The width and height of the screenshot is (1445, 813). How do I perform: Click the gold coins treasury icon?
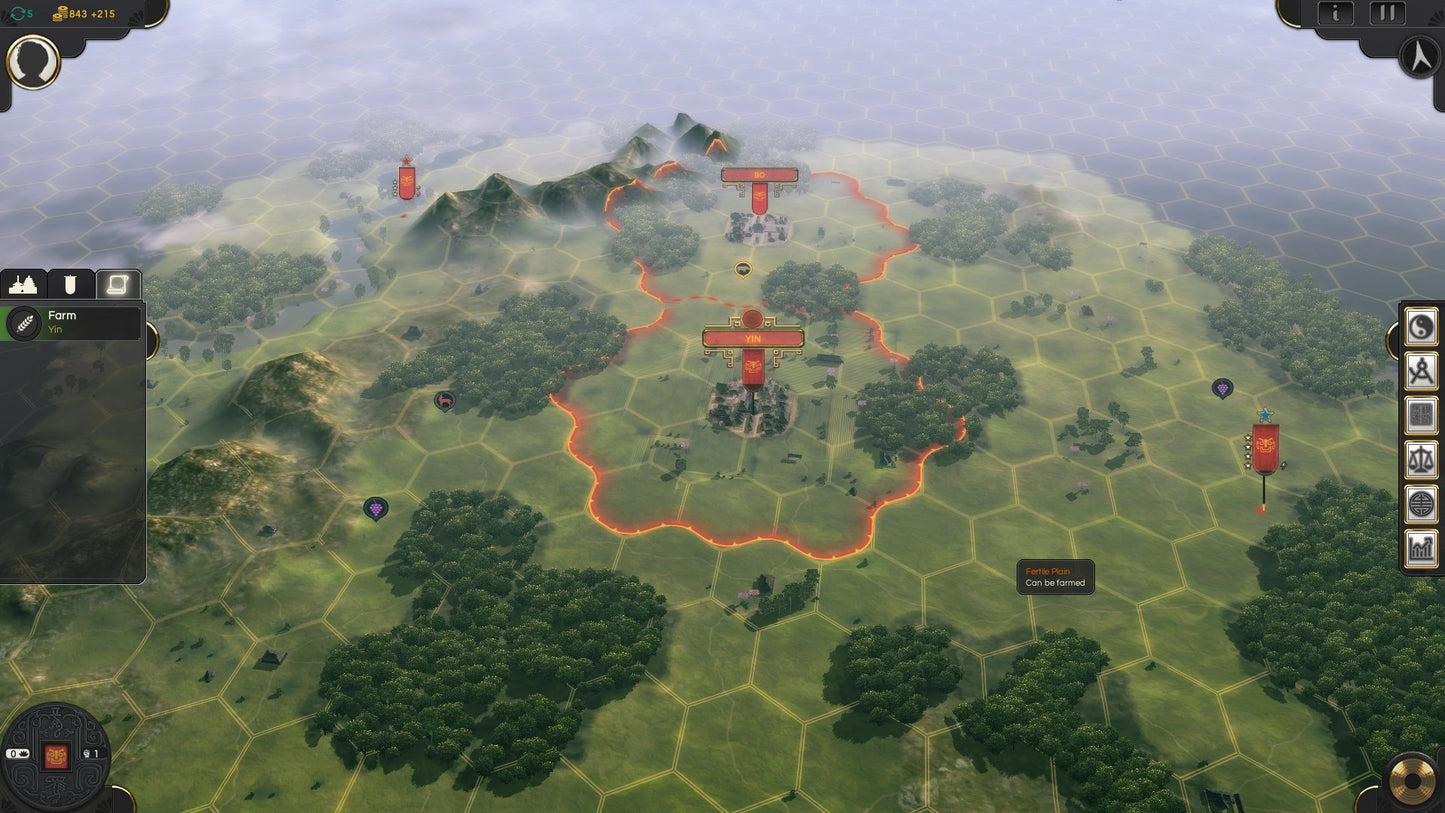pyautogui.click(x=60, y=14)
